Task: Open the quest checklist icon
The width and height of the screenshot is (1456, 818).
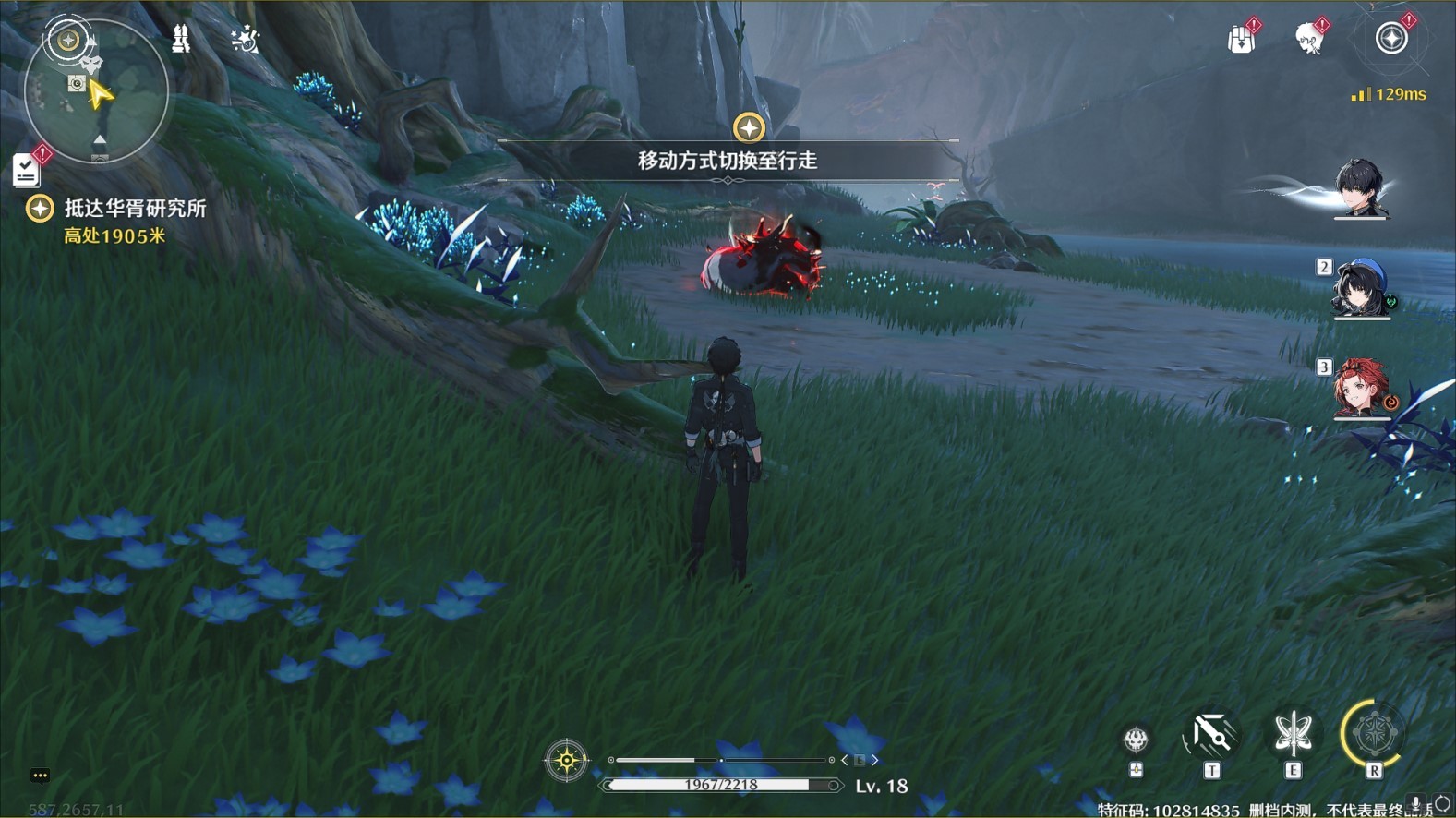Action: (x=26, y=170)
